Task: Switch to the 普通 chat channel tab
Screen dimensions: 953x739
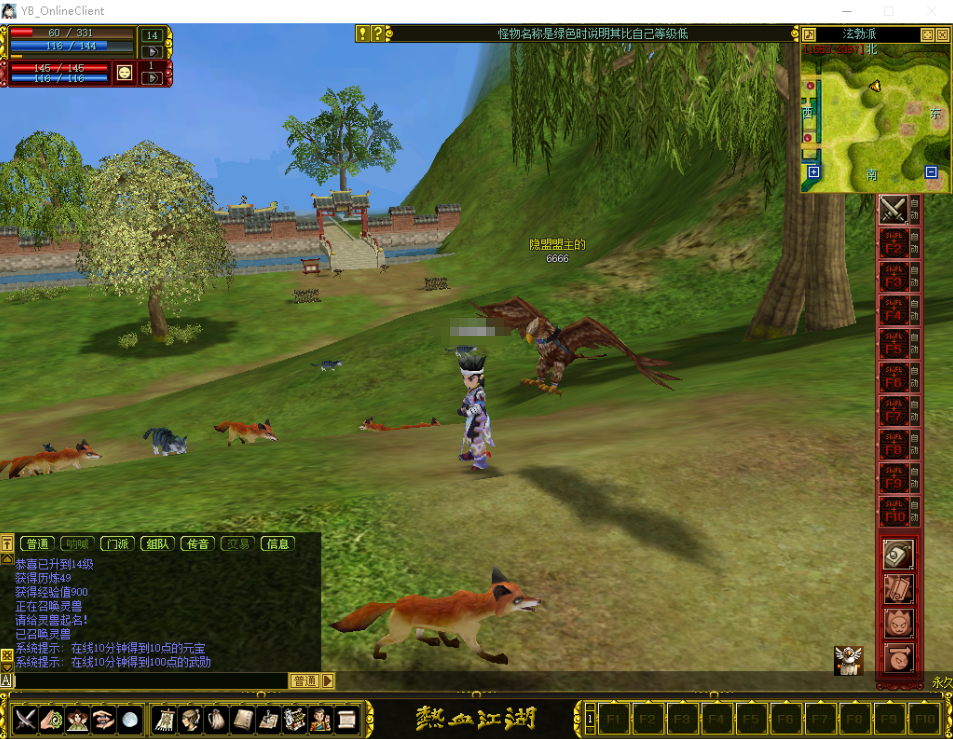Action: (x=37, y=544)
